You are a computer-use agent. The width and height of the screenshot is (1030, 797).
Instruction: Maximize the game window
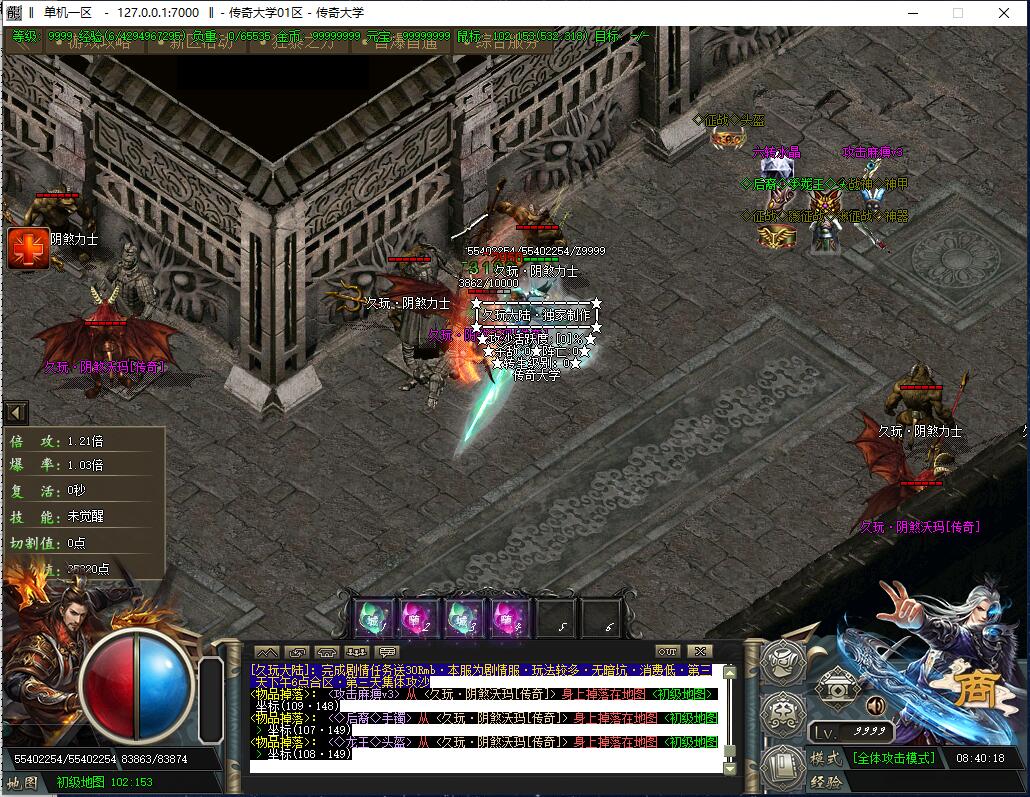958,13
